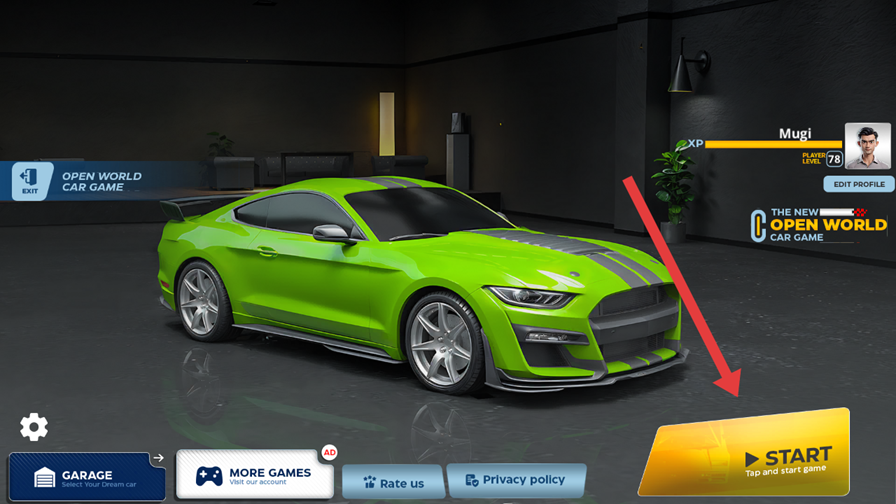The image size is (896, 504).
Task: Click the Rate us button
Action: coord(393,482)
